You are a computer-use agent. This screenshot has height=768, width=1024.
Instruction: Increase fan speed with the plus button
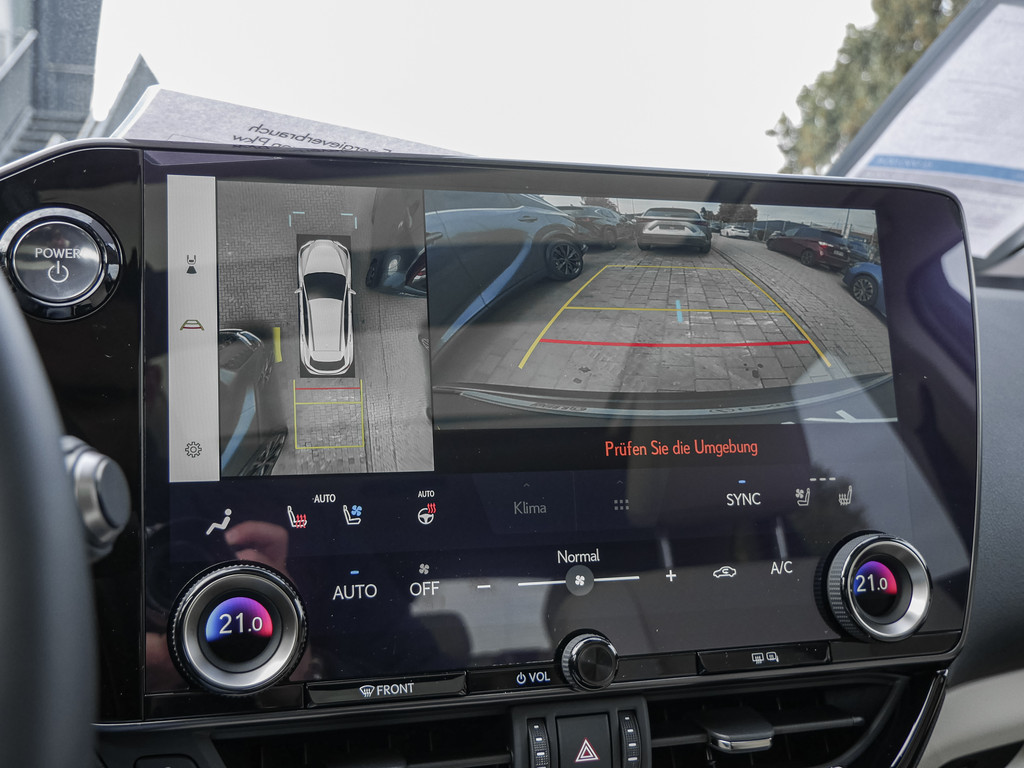[670, 575]
